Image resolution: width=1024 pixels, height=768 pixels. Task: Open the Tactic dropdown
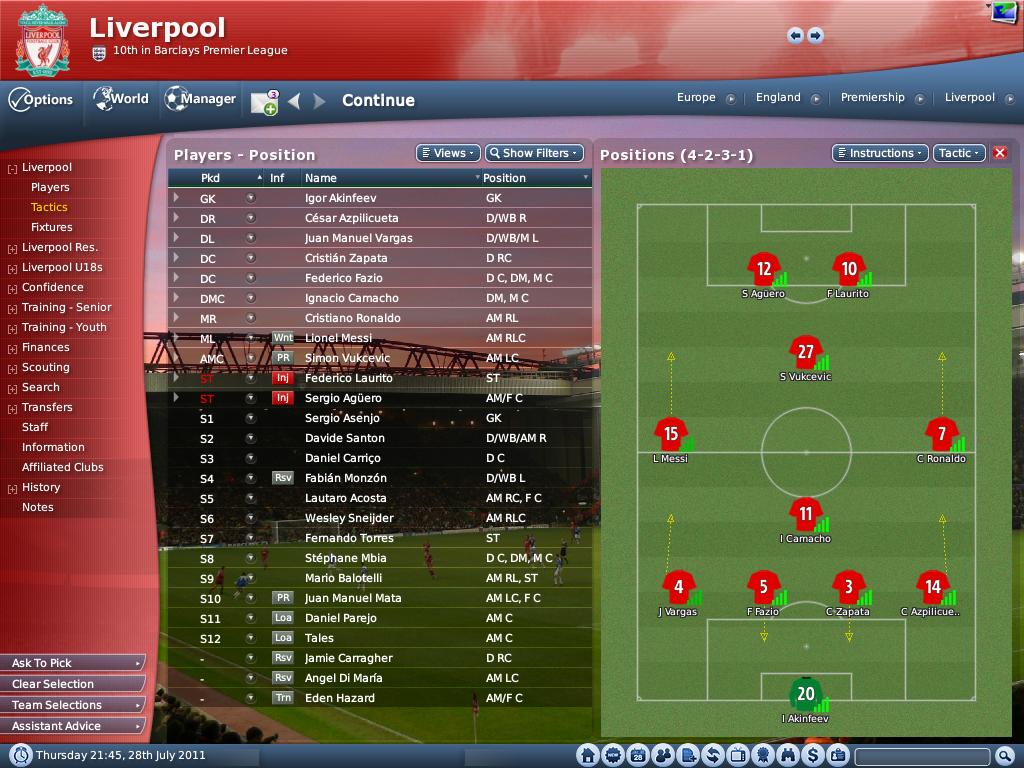click(x=958, y=153)
